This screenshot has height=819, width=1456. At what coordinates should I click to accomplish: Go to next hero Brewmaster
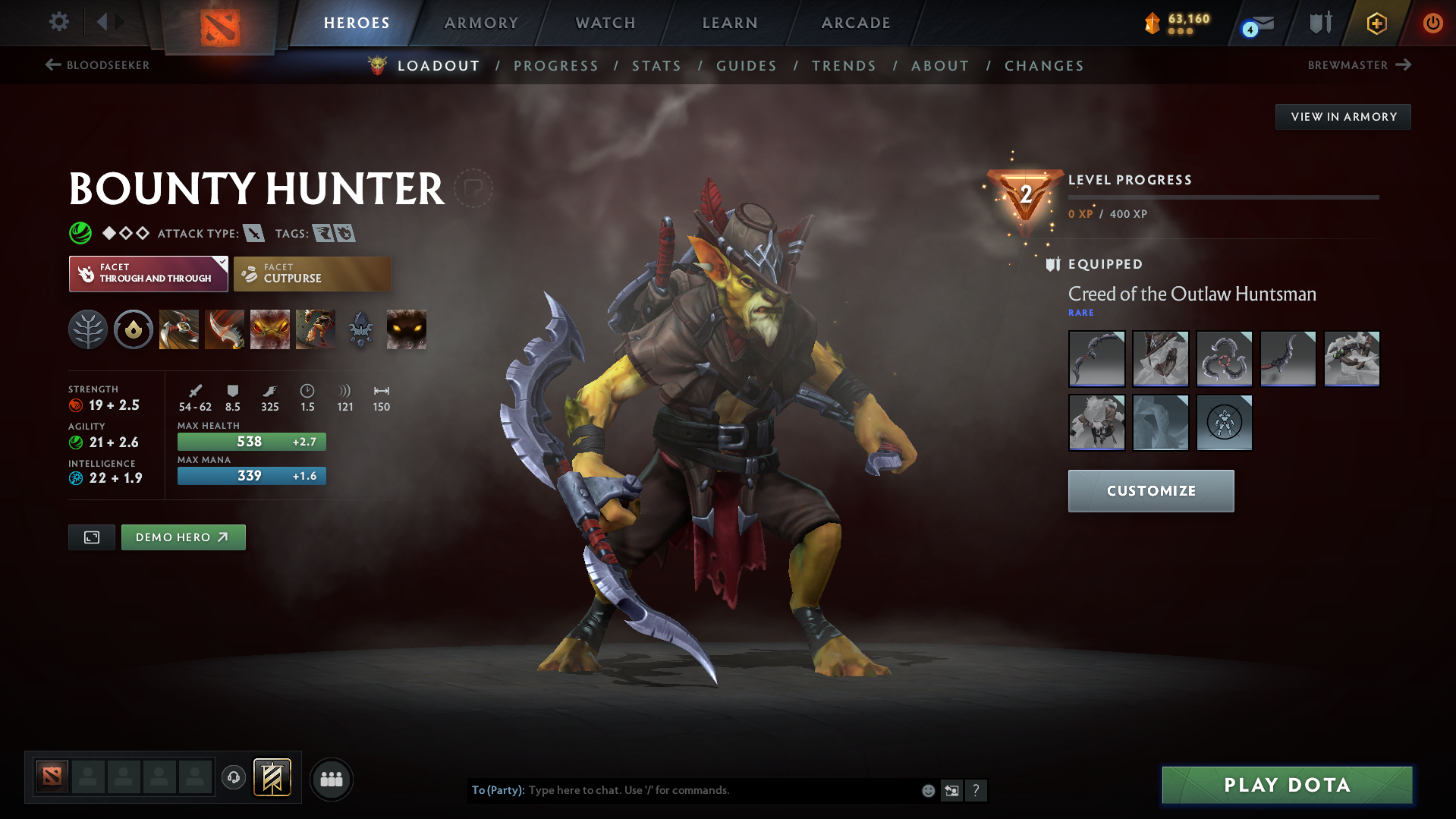[1360, 65]
